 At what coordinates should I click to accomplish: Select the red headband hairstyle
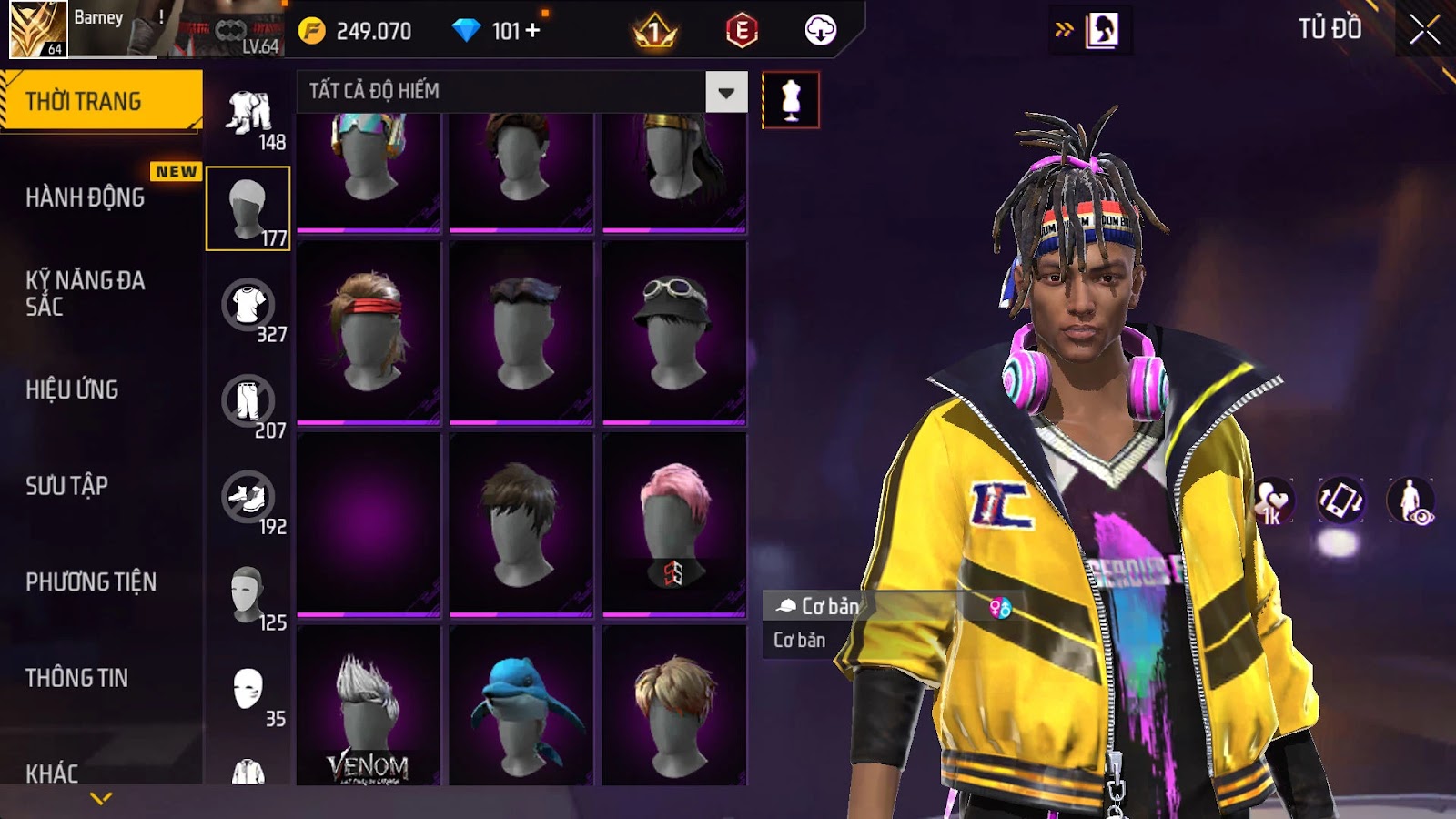369,332
